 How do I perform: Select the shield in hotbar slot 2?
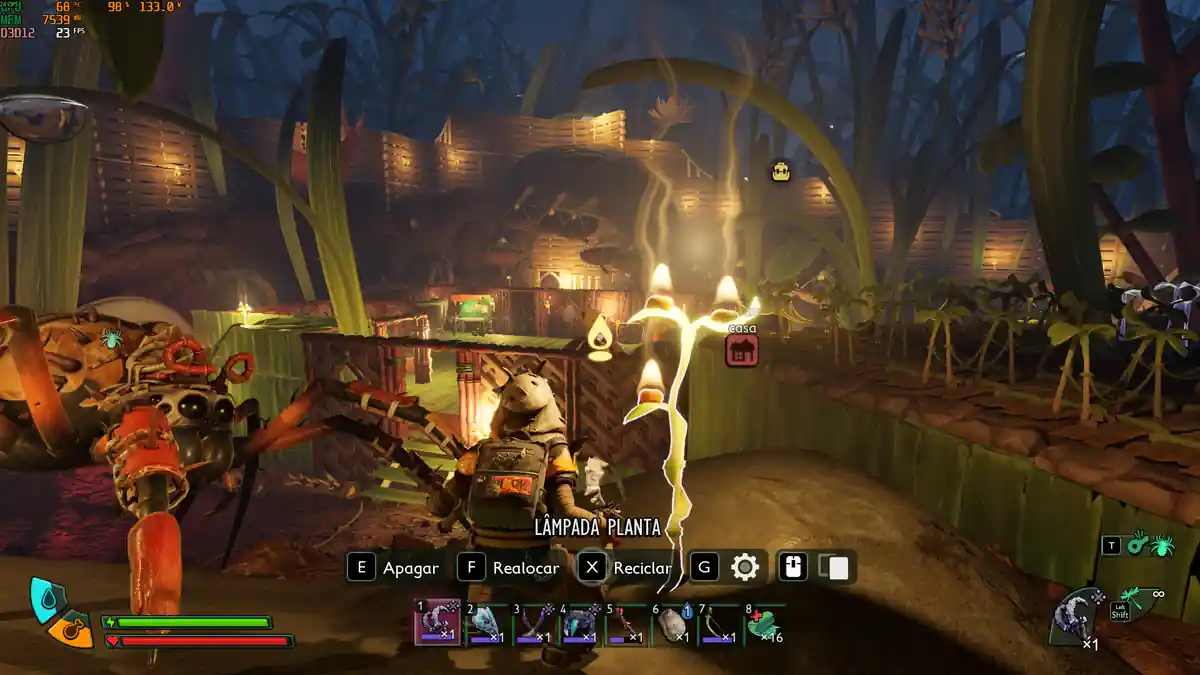pos(485,623)
